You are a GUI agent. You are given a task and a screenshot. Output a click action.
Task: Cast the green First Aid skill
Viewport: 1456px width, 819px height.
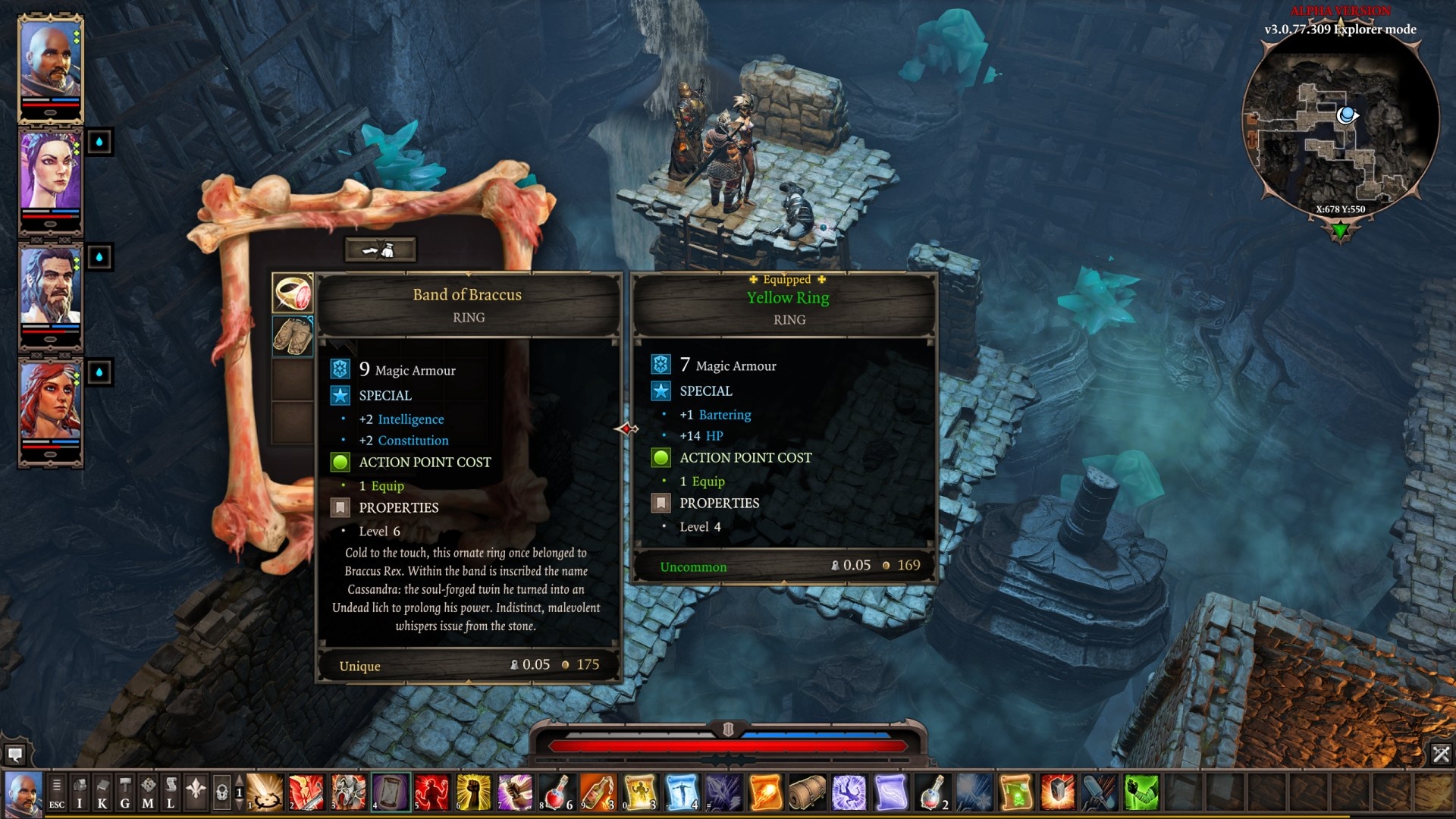[1141, 793]
